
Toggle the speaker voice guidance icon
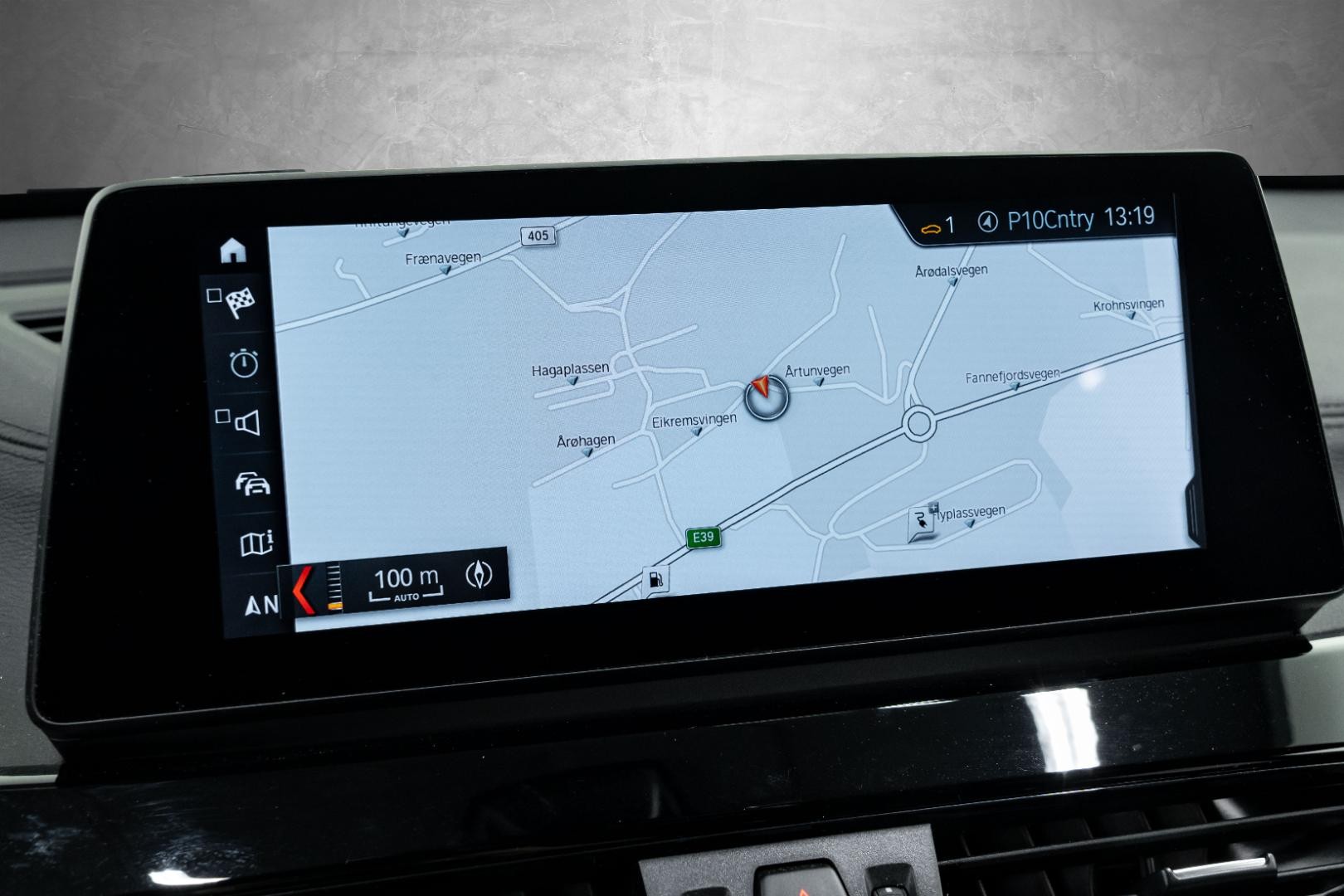(x=246, y=423)
